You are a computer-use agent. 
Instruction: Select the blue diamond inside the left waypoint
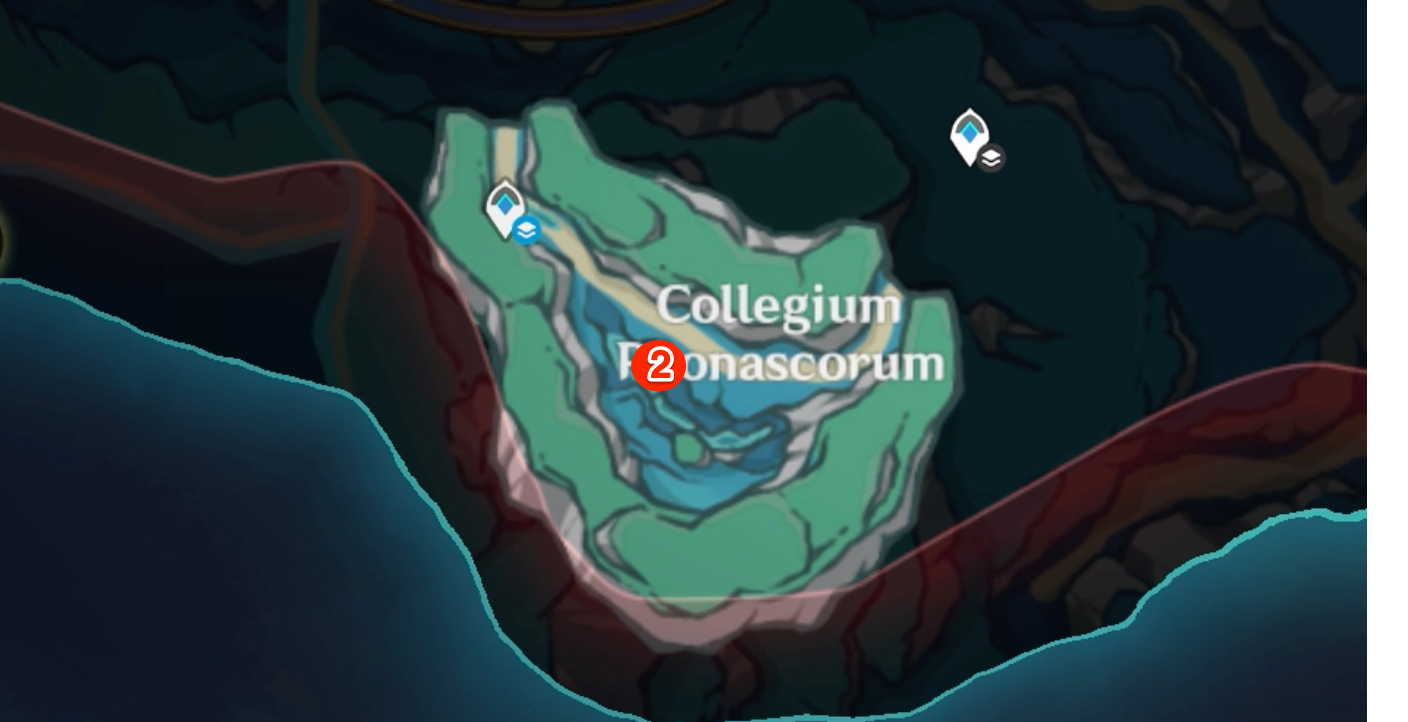[x=505, y=206]
